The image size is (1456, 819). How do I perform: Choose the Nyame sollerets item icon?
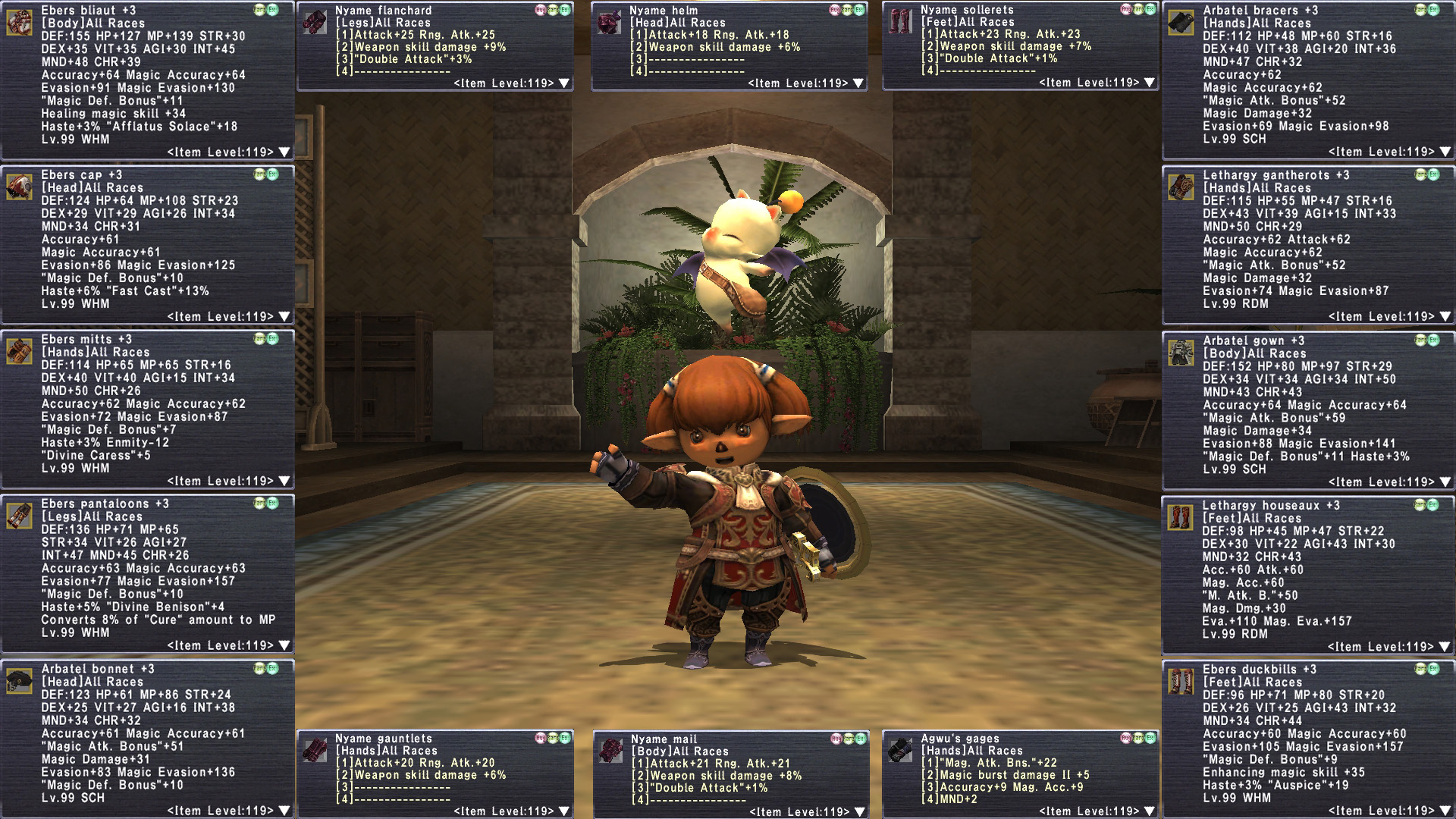click(x=900, y=20)
